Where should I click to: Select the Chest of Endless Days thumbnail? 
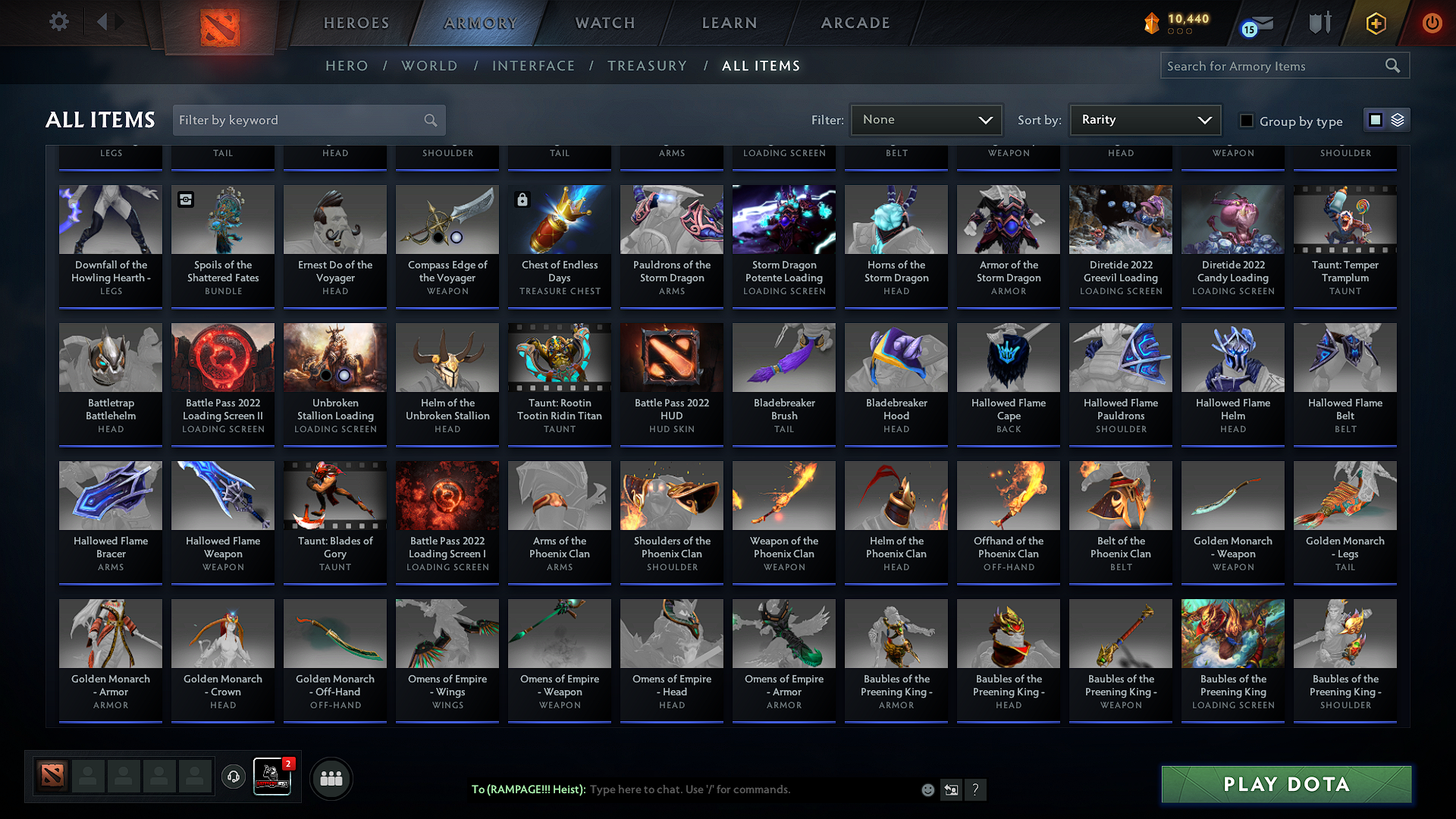coord(559,219)
